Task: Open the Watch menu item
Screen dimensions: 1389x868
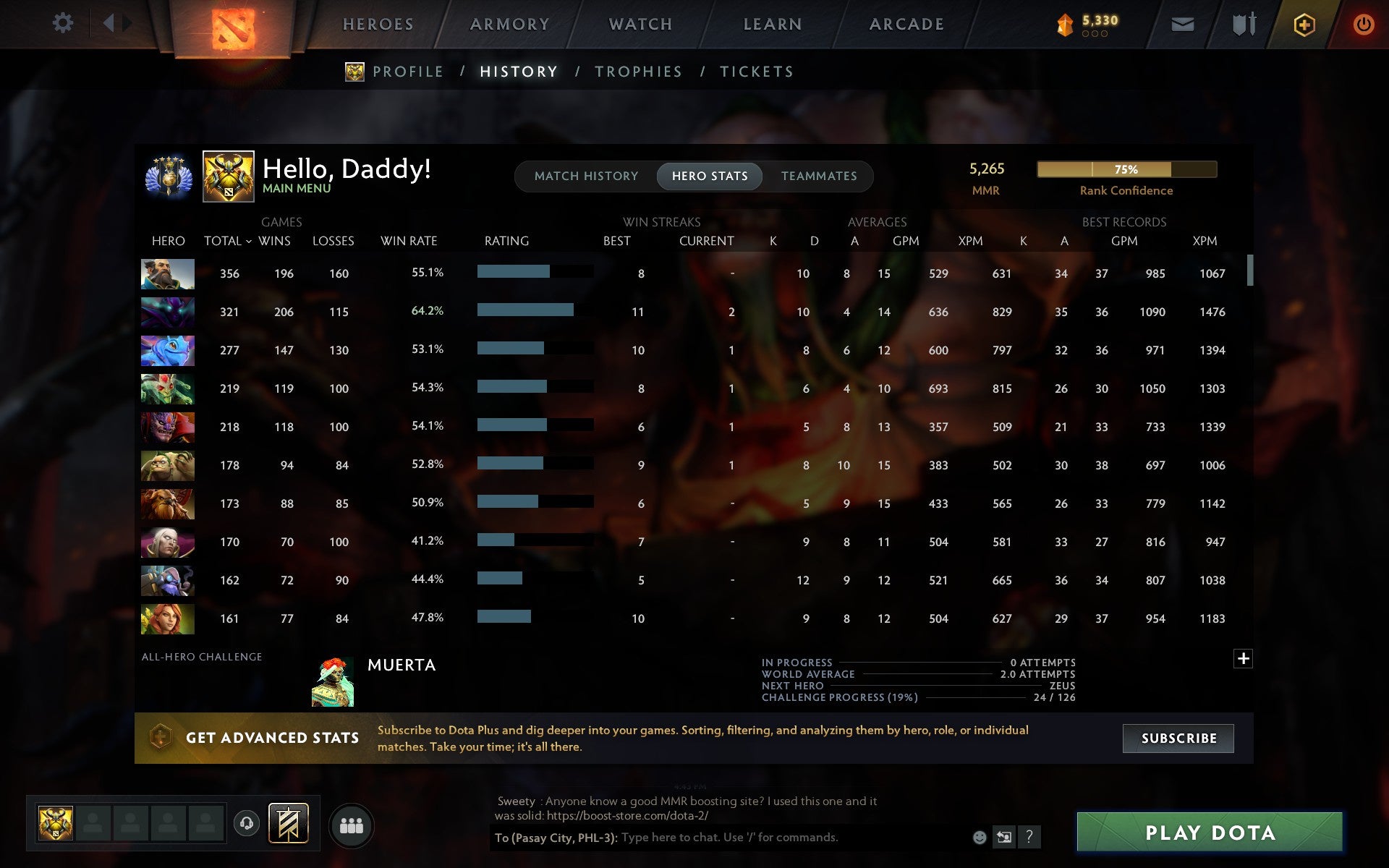Action: [640, 23]
